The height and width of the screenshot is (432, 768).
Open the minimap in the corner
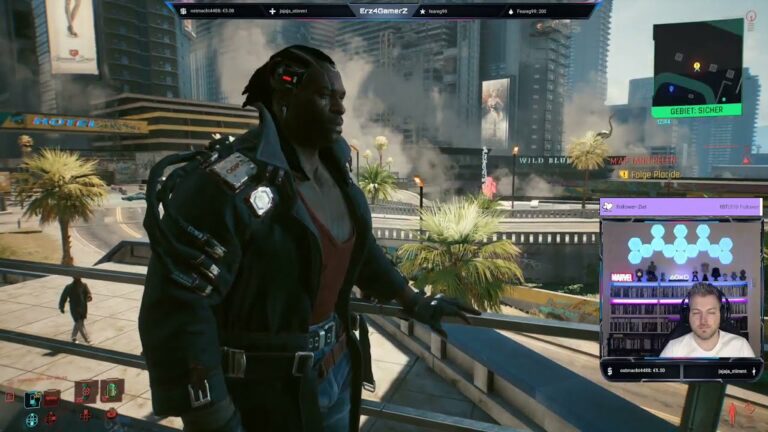tap(696, 62)
